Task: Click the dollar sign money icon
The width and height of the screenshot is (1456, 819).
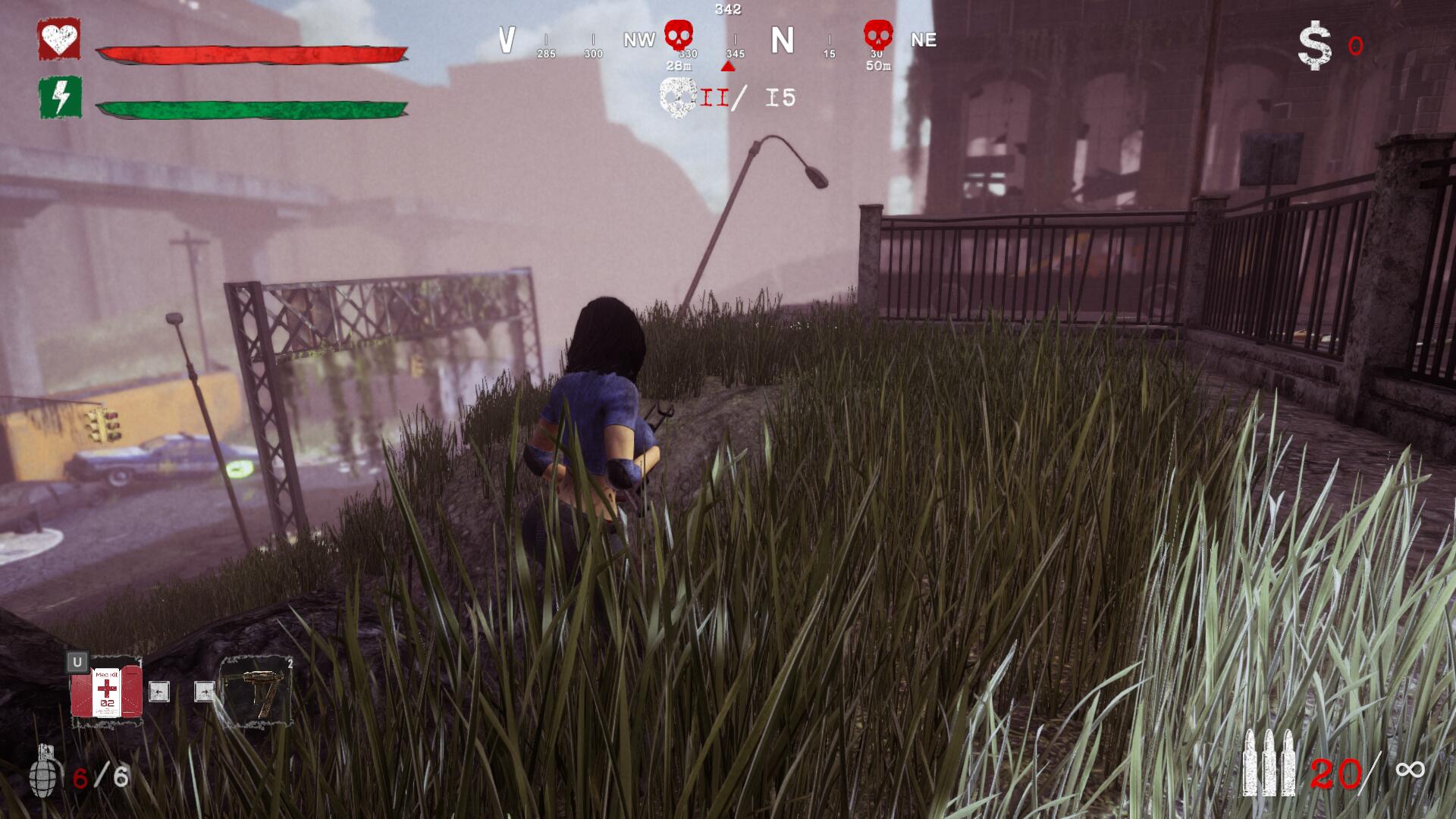Action: [x=1314, y=46]
